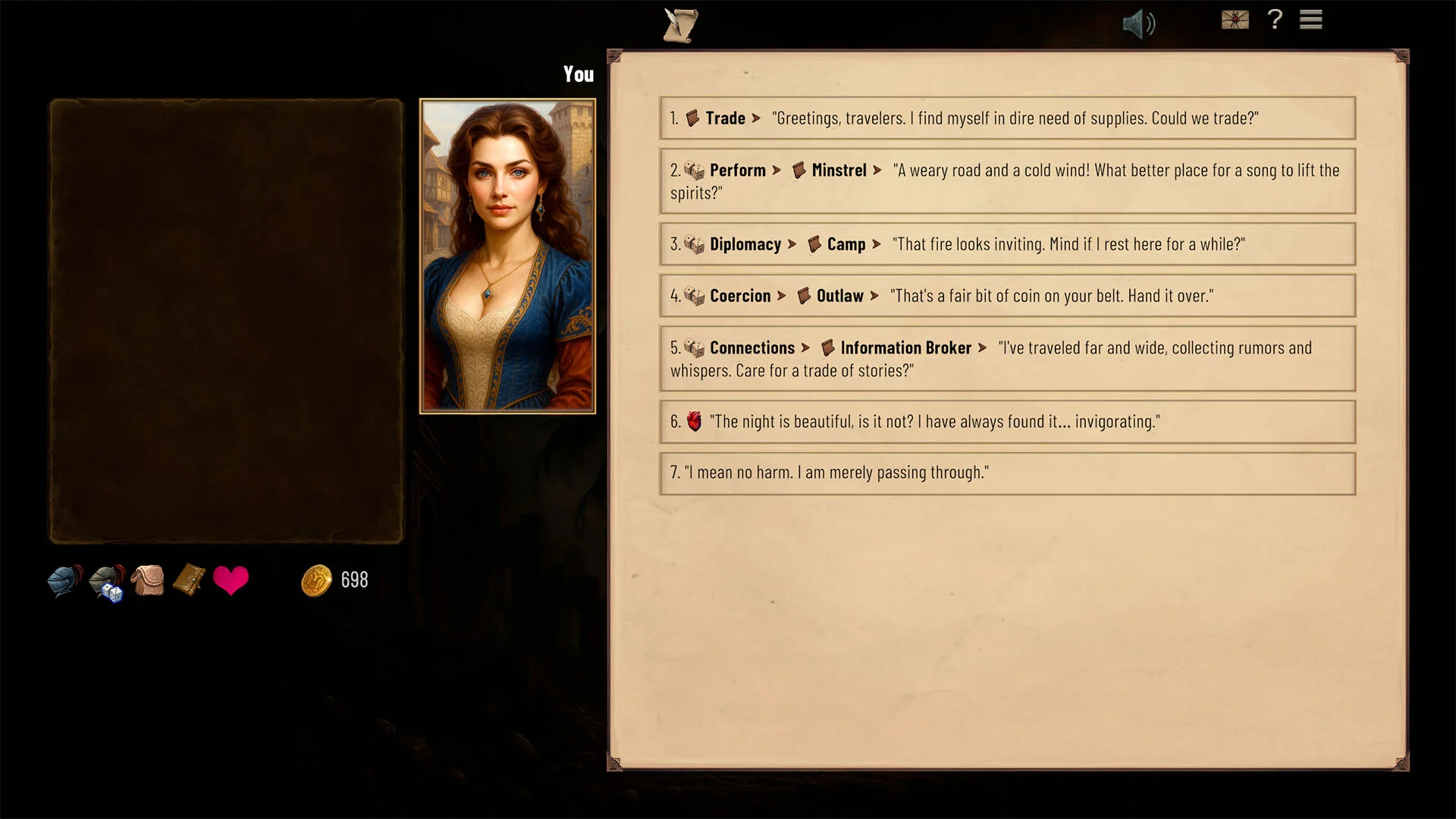Choose the Coercion Outlaw demand
The image size is (1456, 819).
pos(1007,296)
